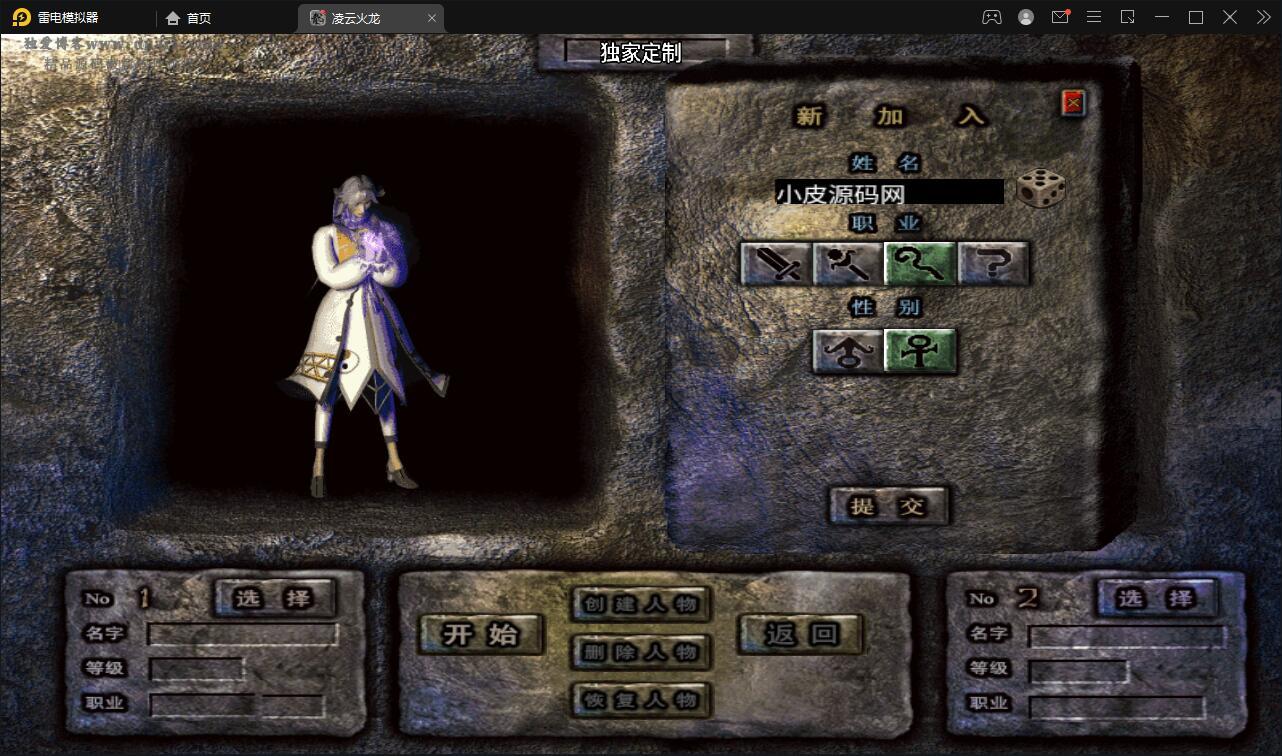Click the 开始 start button
This screenshot has height=756, width=1282.
tap(480, 634)
